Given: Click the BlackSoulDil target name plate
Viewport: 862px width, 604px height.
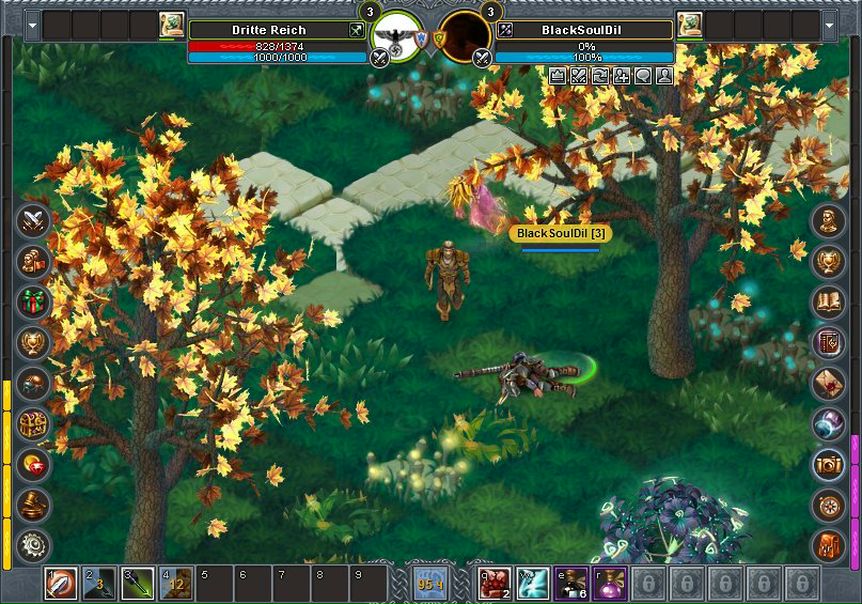Looking at the screenshot, I should [560, 233].
